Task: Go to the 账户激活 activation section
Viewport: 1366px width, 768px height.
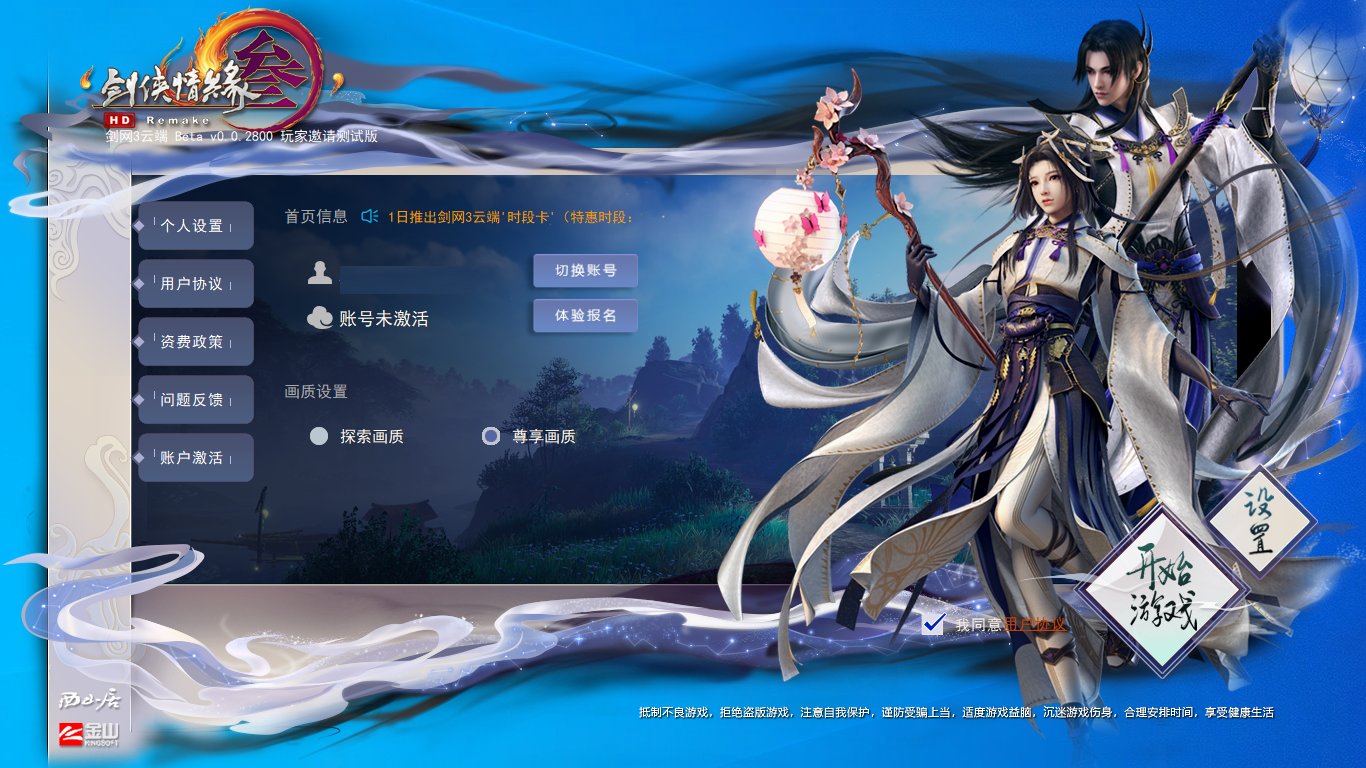Action: click(x=196, y=457)
